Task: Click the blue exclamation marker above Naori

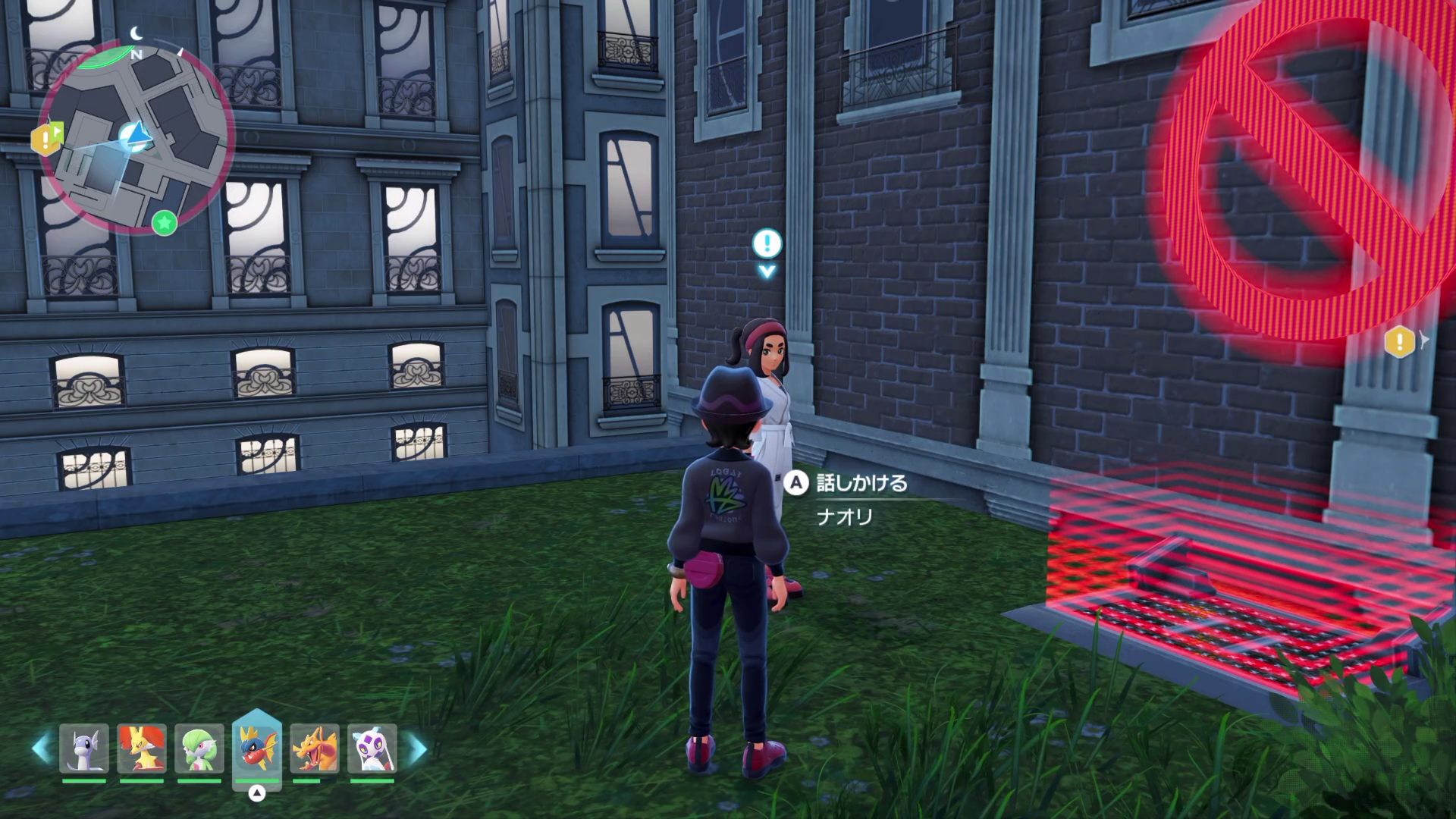Action: [x=767, y=244]
